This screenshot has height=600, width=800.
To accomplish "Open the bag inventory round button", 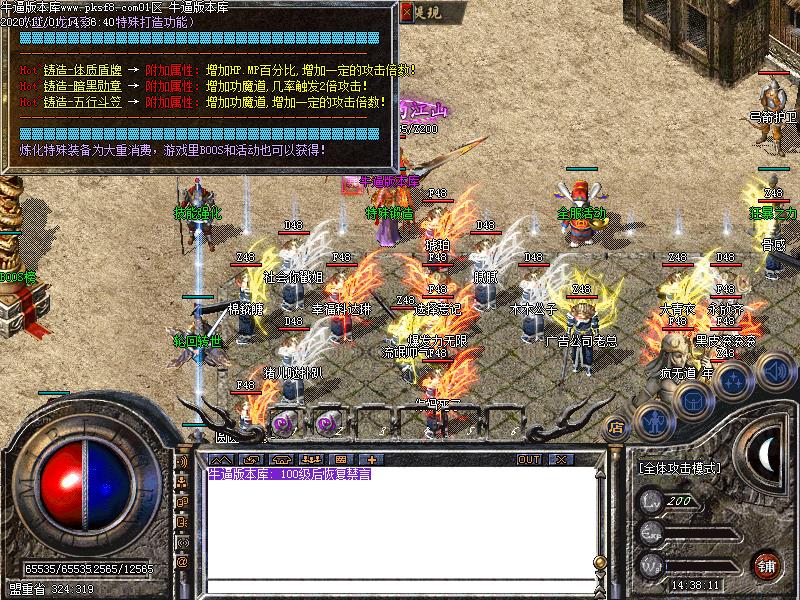I will pos(692,399).
